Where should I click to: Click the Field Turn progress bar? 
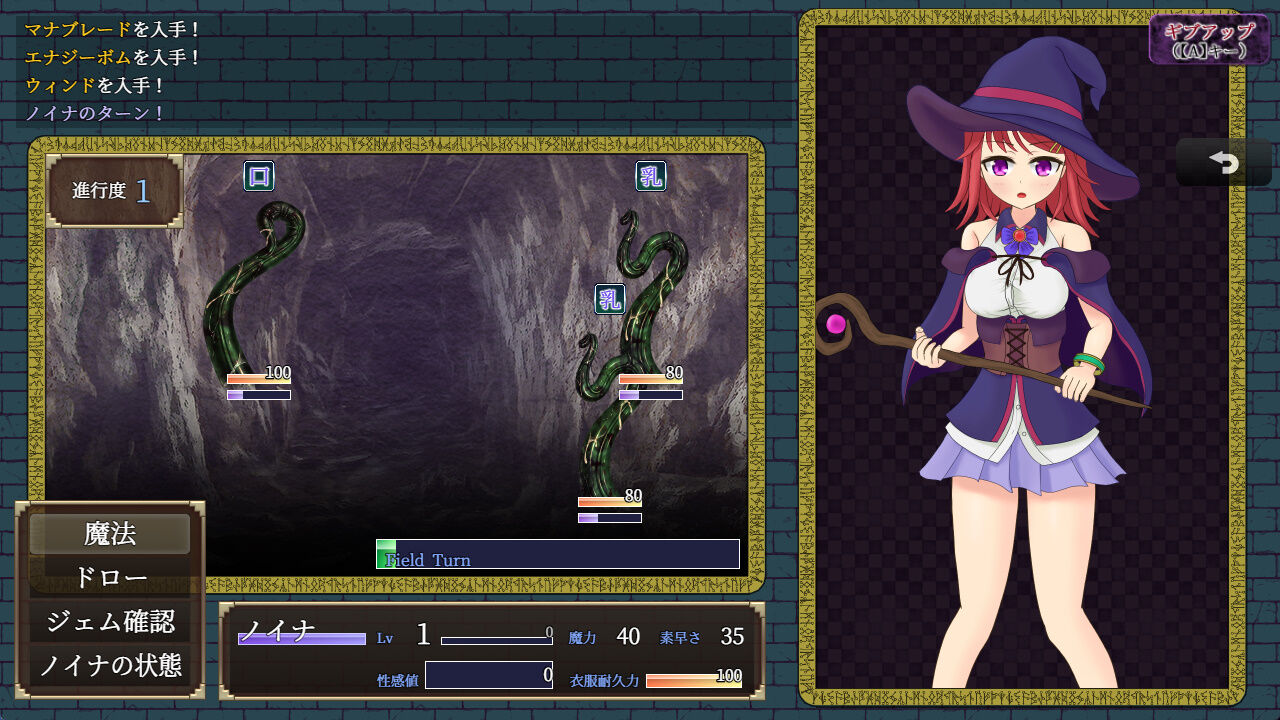558,553
